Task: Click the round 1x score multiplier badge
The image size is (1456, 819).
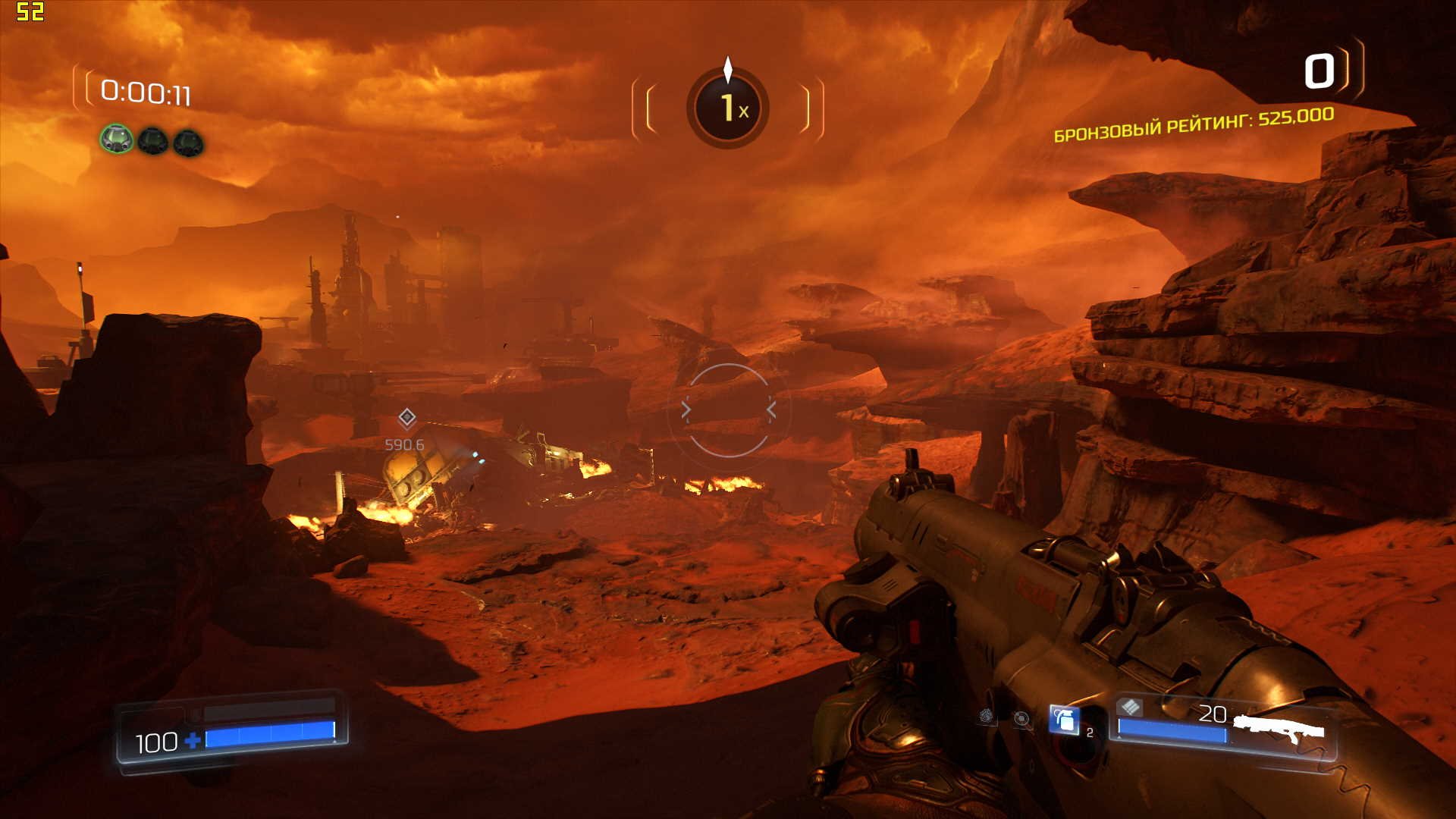Action: 728,108
